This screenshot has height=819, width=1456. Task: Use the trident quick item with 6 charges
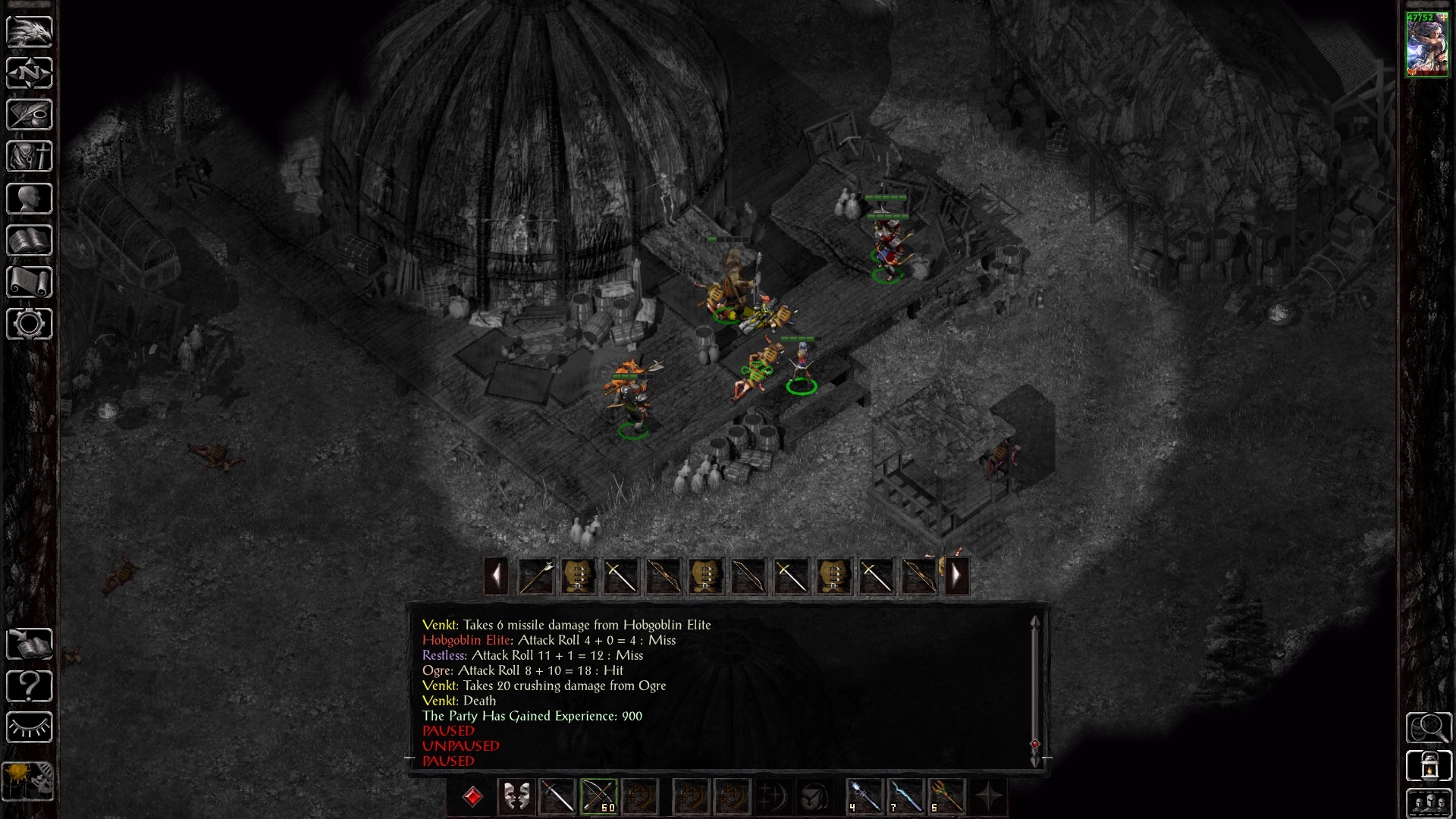(946, 797)
